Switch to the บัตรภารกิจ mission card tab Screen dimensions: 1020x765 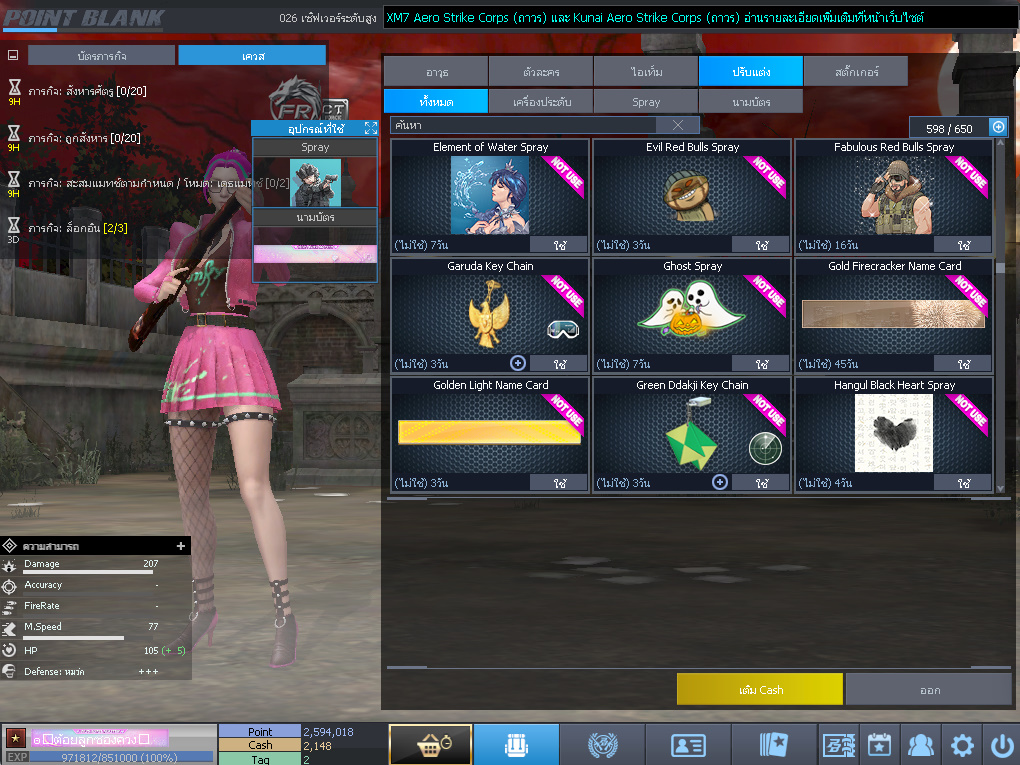click(101, 56)
